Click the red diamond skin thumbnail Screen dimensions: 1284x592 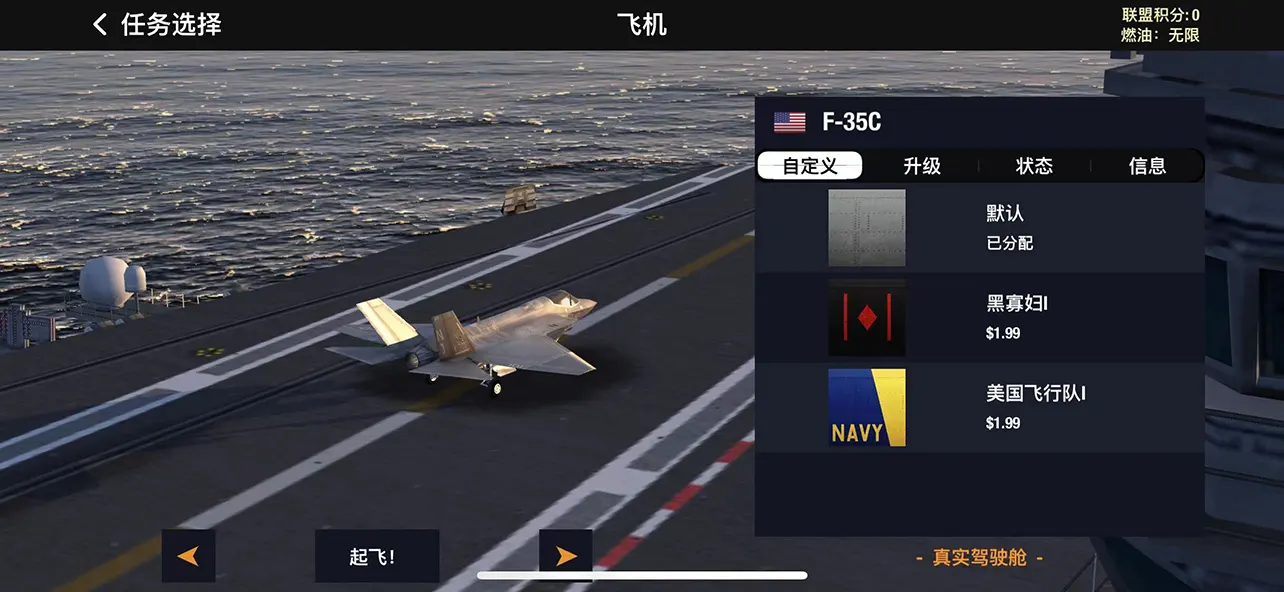point(867,318)
